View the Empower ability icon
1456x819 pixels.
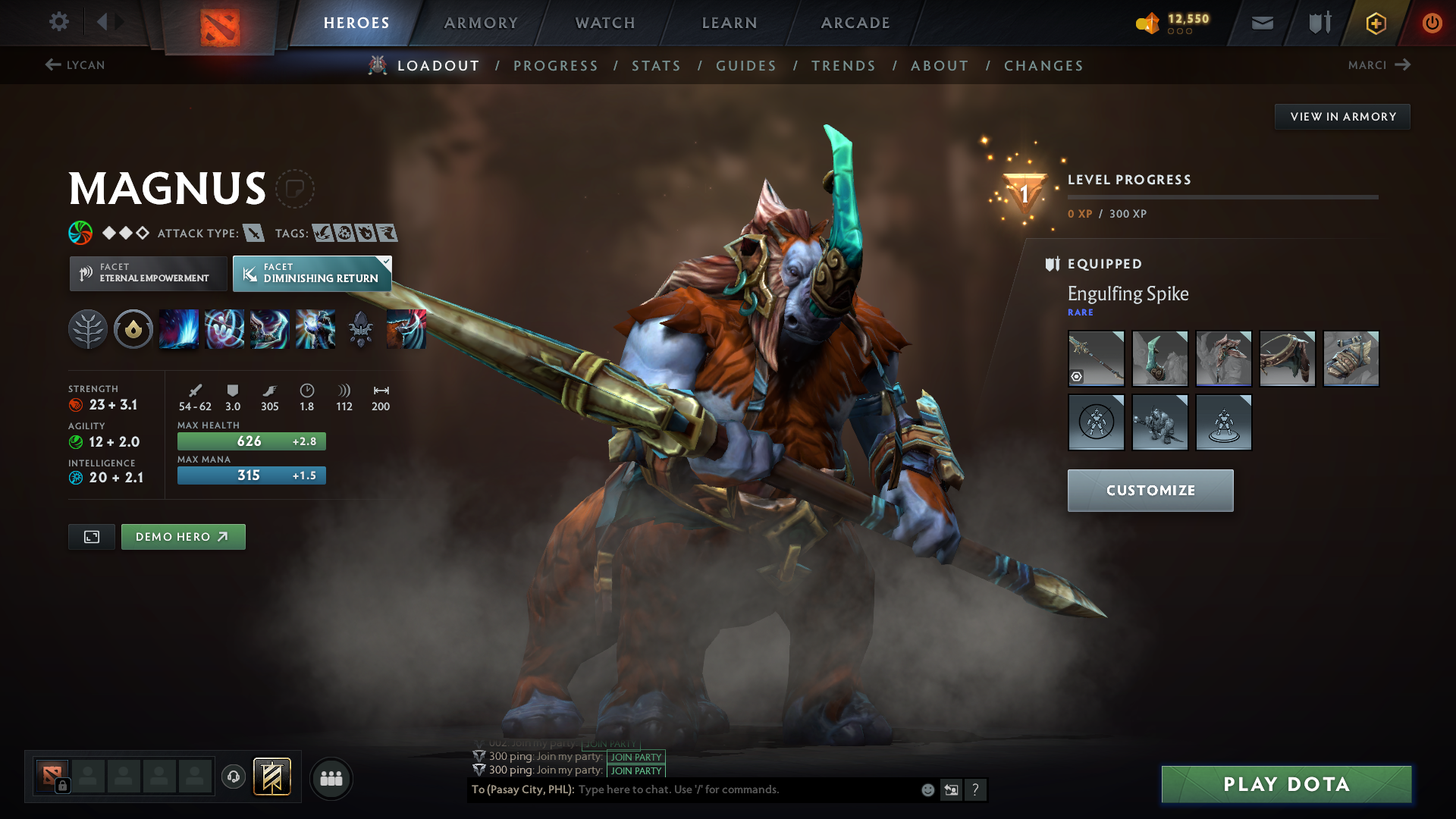tap(224, 329)
